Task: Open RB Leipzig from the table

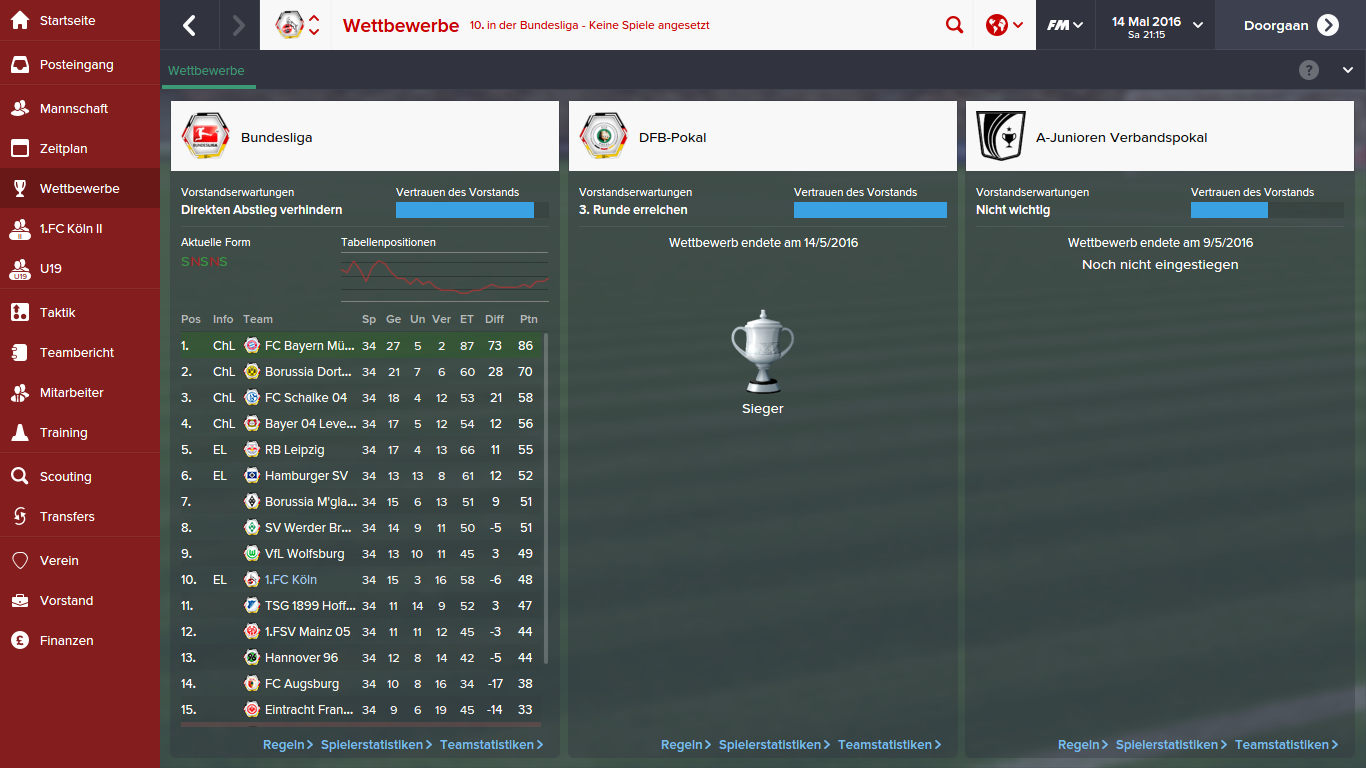Action: pyautogui.click(x=294, y=450)
